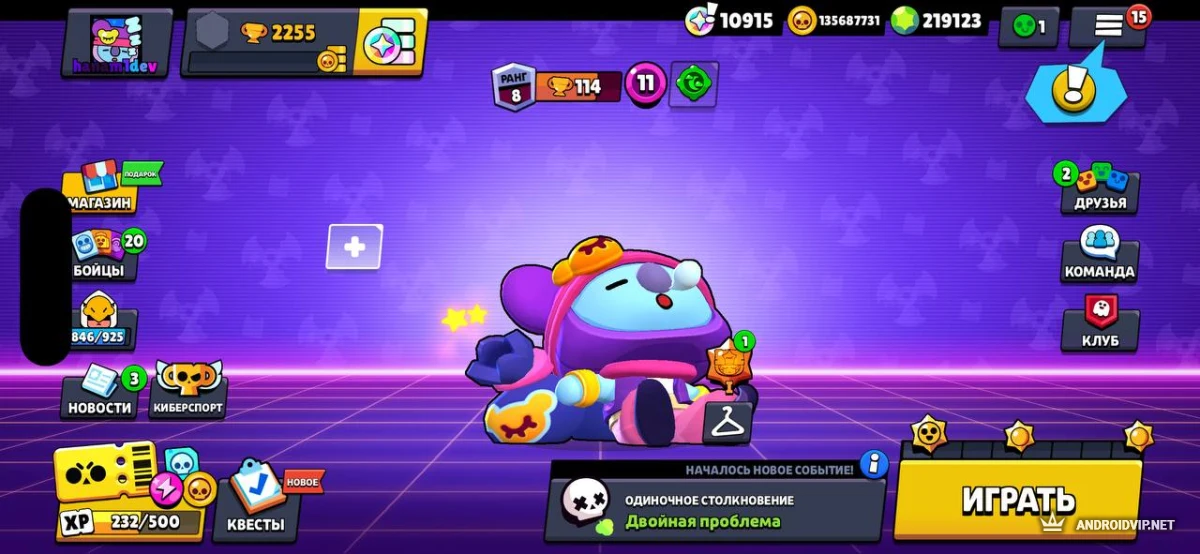Open the skin selection hanger icon
The width and height of the screenshot is (1200, 554).
728,422
